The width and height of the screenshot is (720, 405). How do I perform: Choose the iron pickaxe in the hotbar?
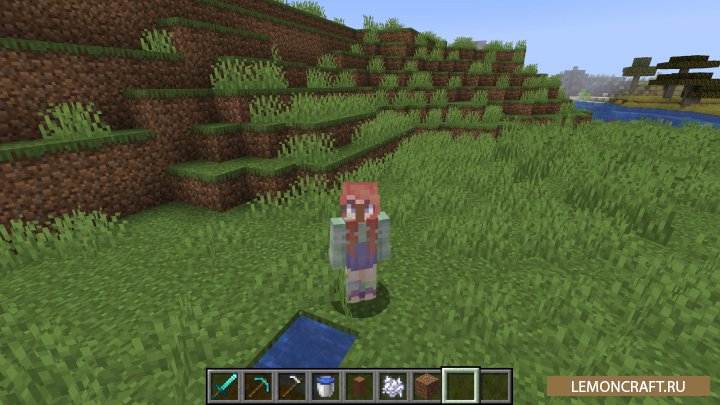tap(293, 385)
